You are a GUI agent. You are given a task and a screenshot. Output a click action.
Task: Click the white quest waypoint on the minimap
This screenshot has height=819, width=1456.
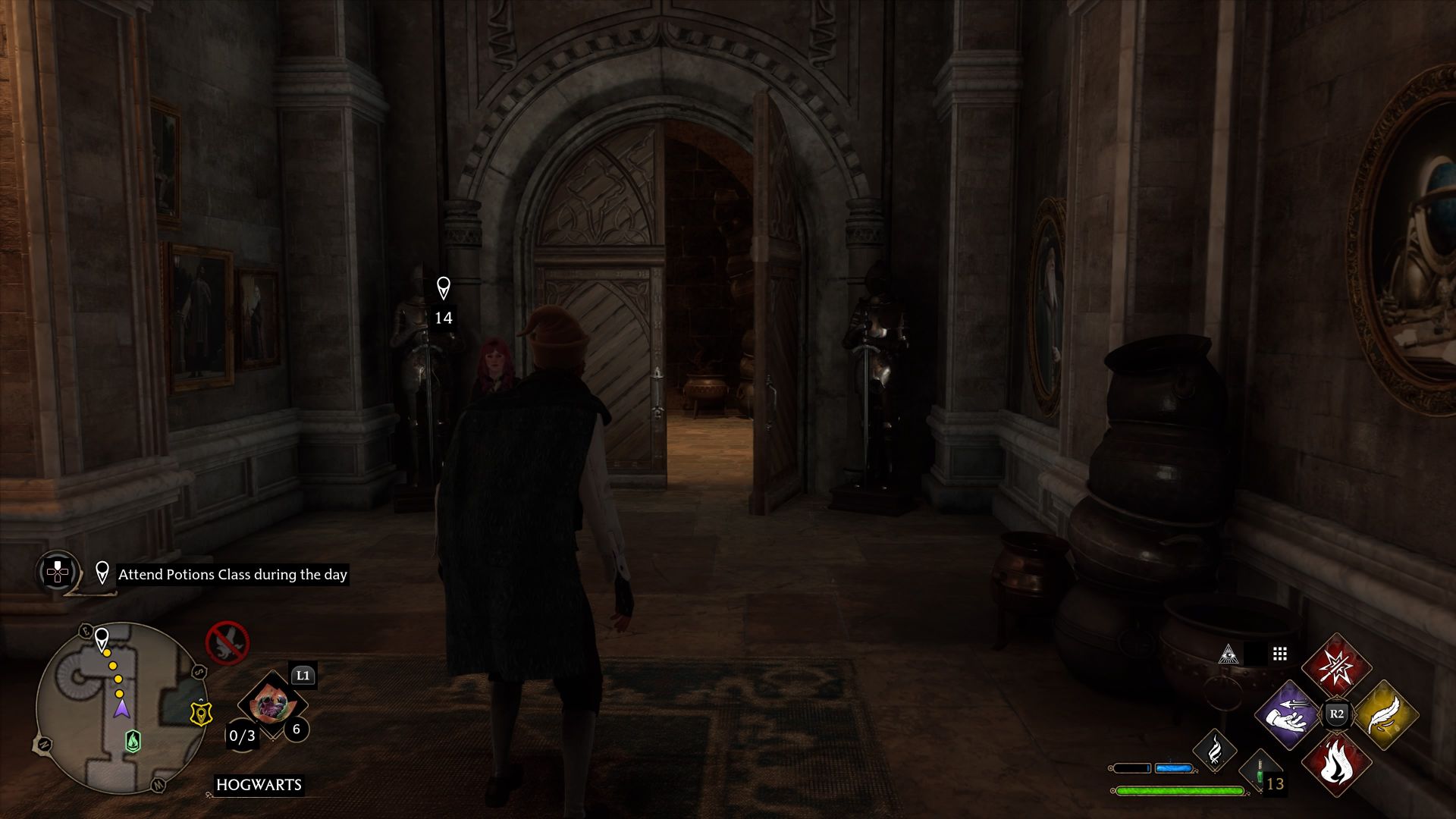click(102, 639)
